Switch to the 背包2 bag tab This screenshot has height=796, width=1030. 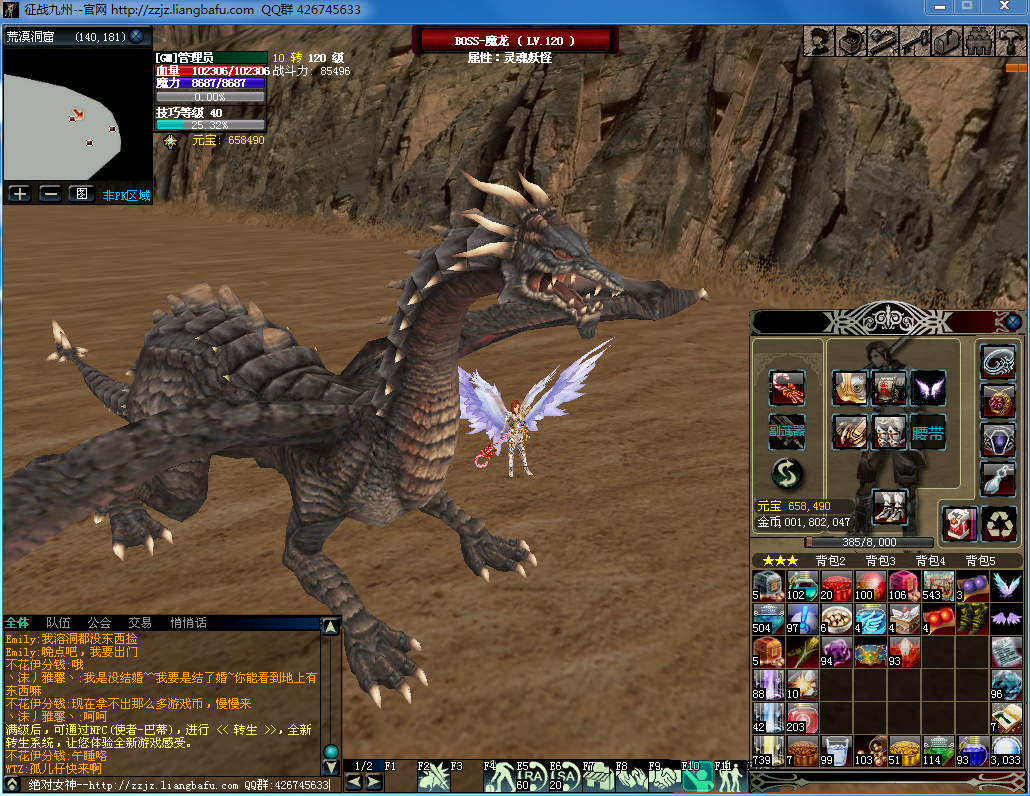(x=831, y=561)
